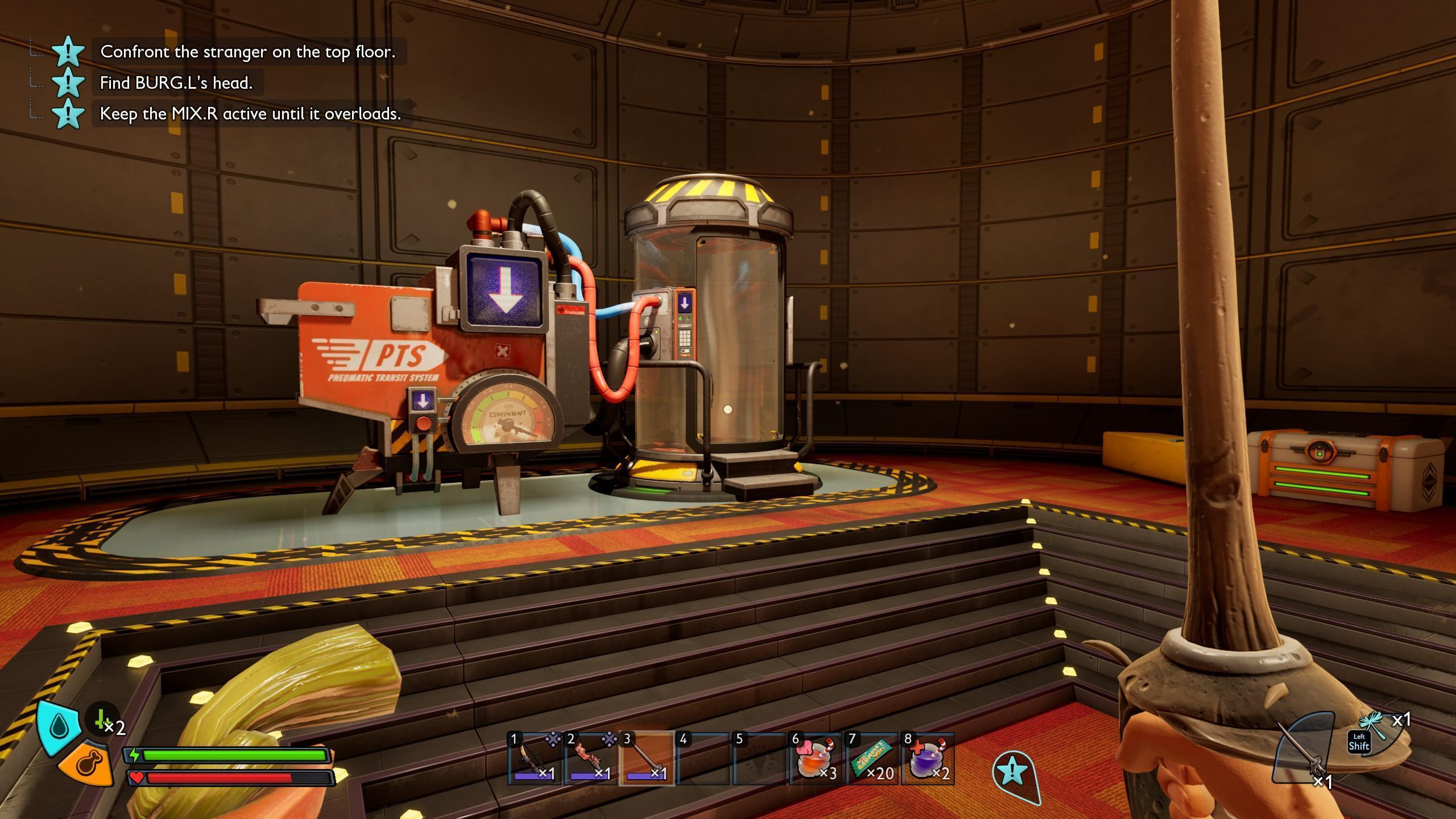Image resolution: width=1456 pixels, height=819 pixels.
Task: Click the green sword buff status icon
Action: (102, 720)
